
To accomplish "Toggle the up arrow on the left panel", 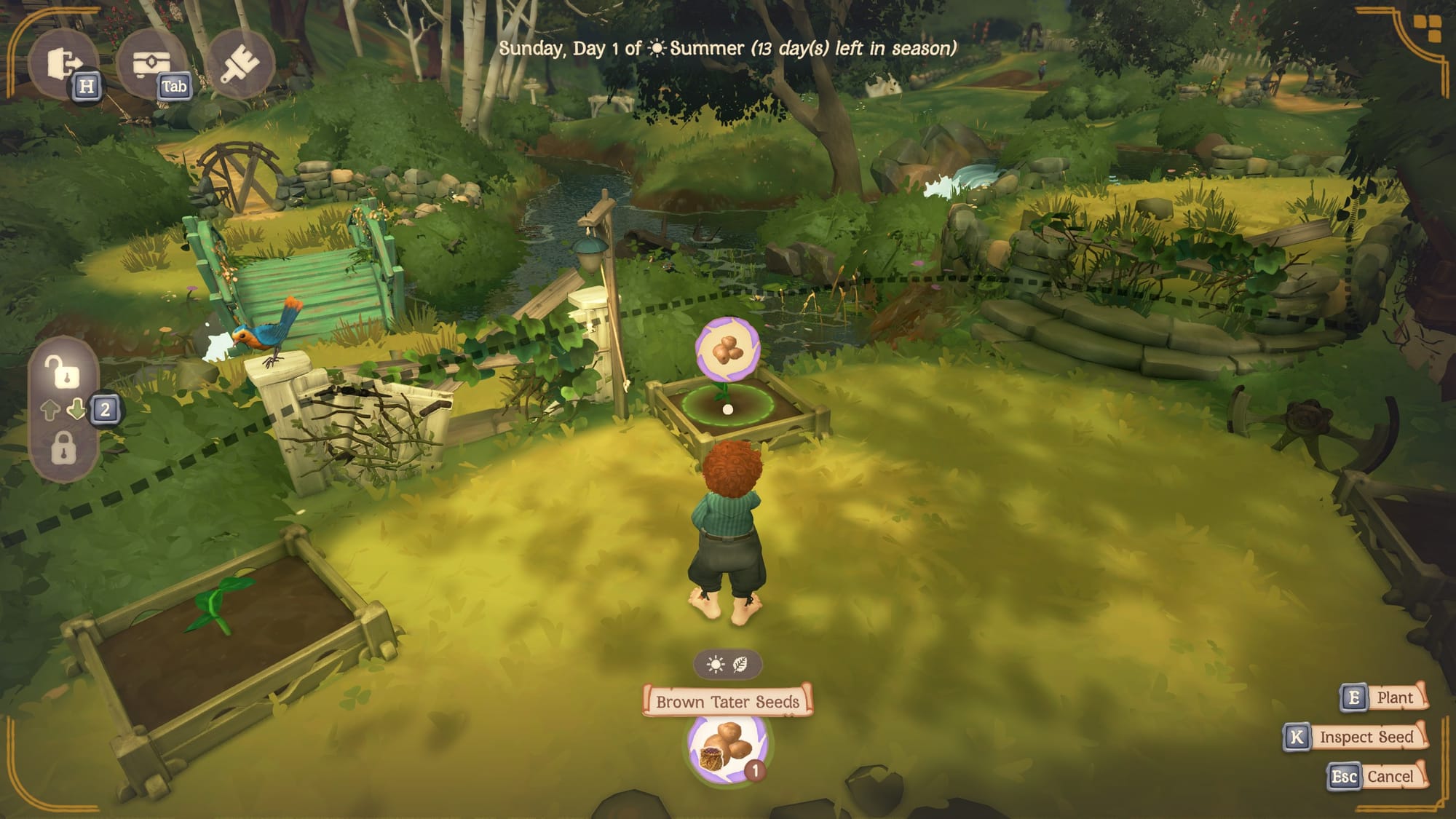I will pos(52,411).
